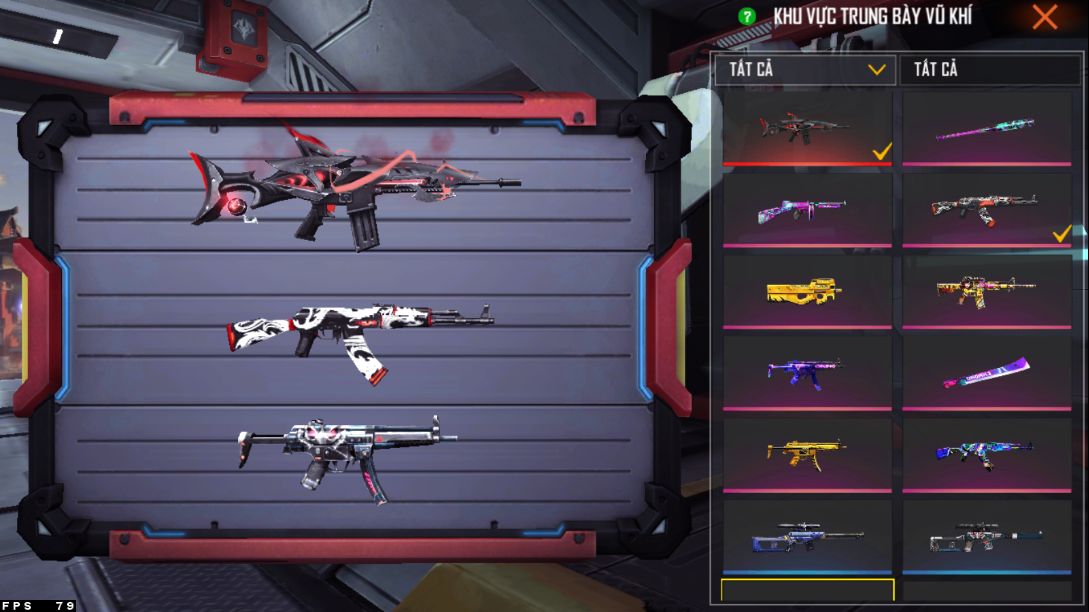Image resolution: width=1089 pixels, height=612 pixels.
Task: Pick the black-teal scoped rifle tile
Action: (x=987, y=537)
